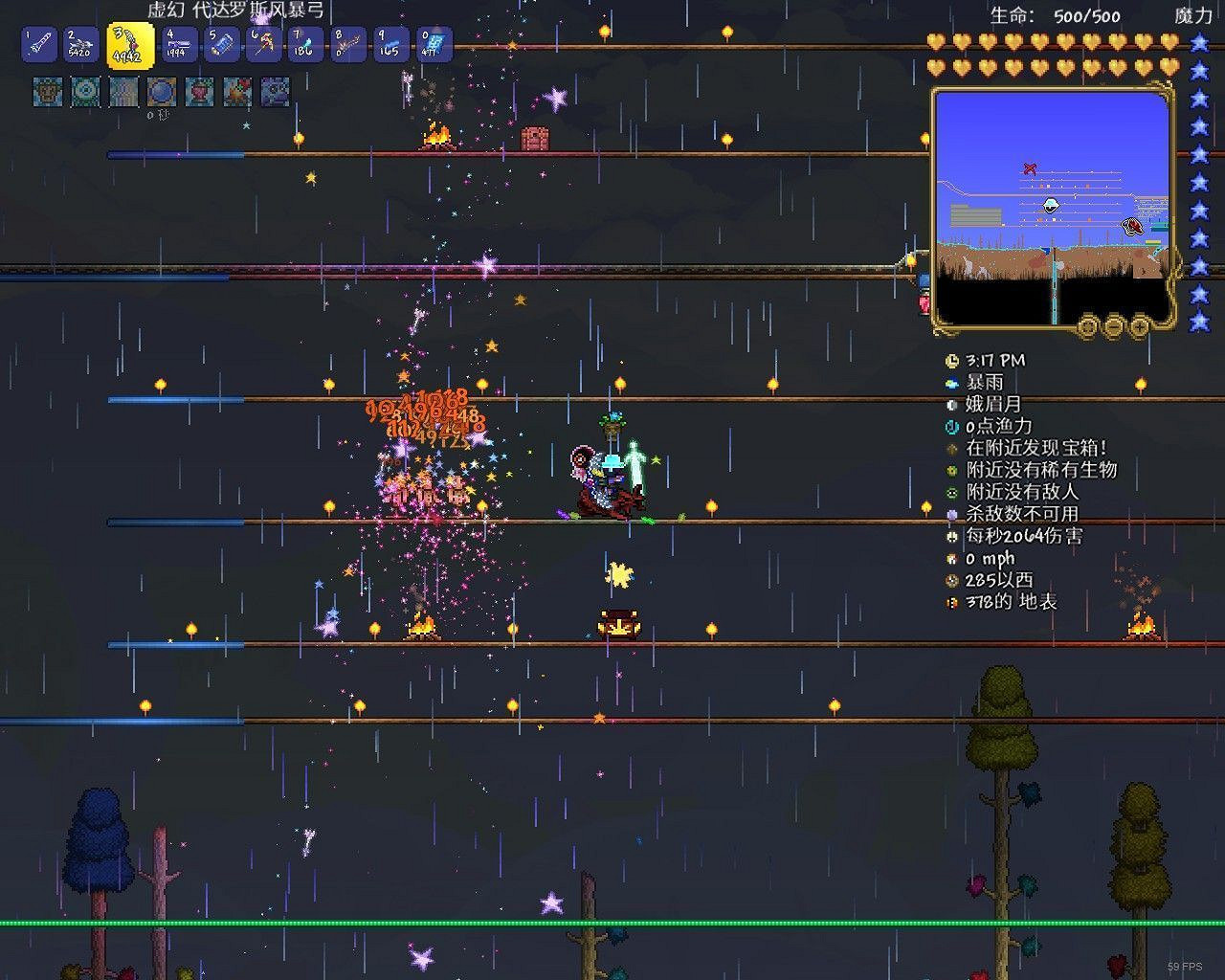This screenshot has width=1225, height=980.
Task: Click the compass icon next to 285以西
Action: coord(950,581)
